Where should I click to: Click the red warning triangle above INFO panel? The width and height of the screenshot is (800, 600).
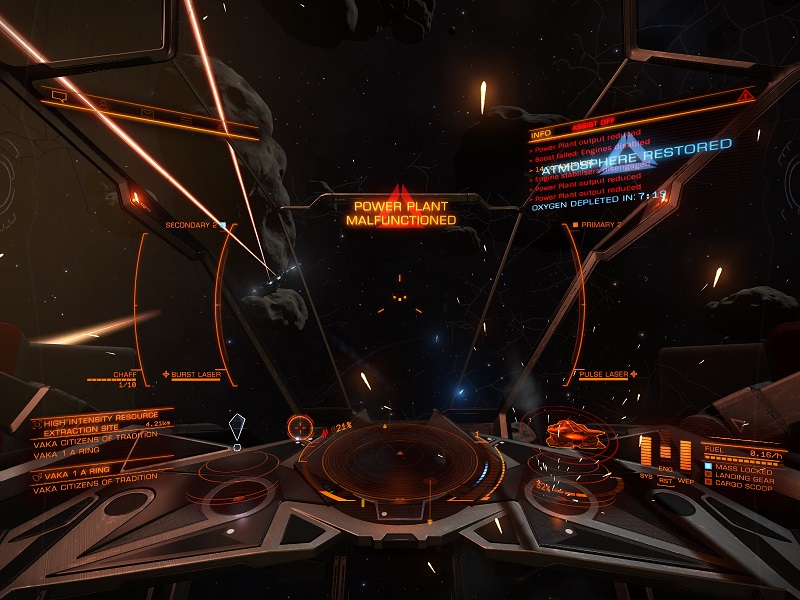[743, 96]
